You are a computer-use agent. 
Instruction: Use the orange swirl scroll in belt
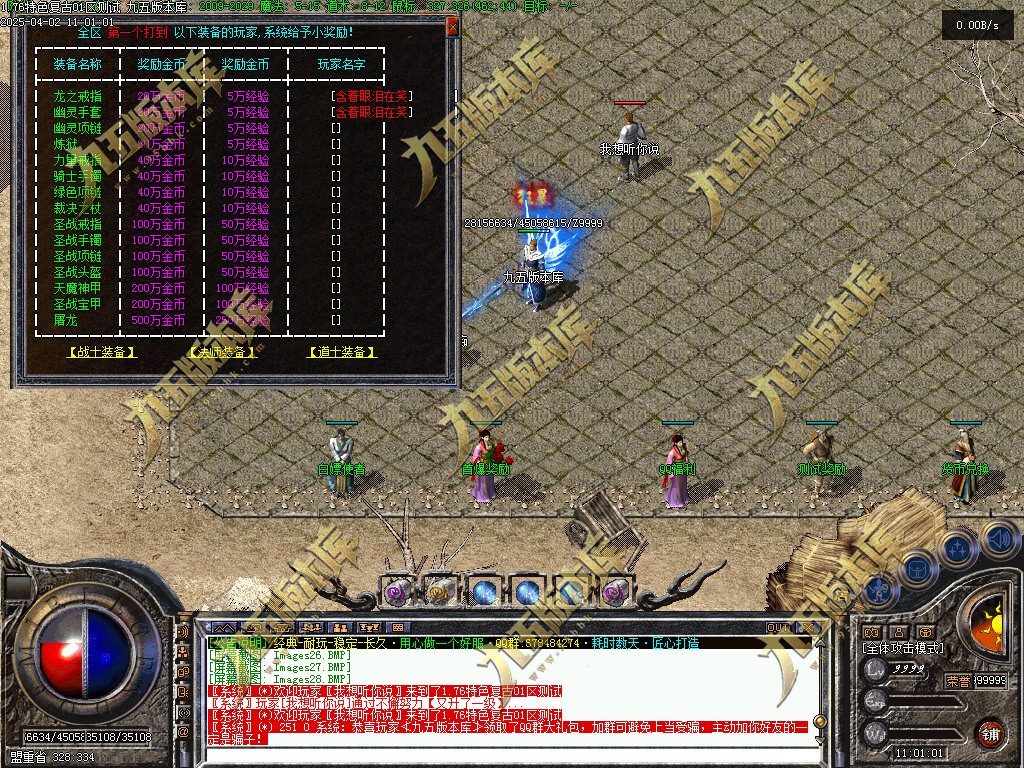[x=440, y=592]
